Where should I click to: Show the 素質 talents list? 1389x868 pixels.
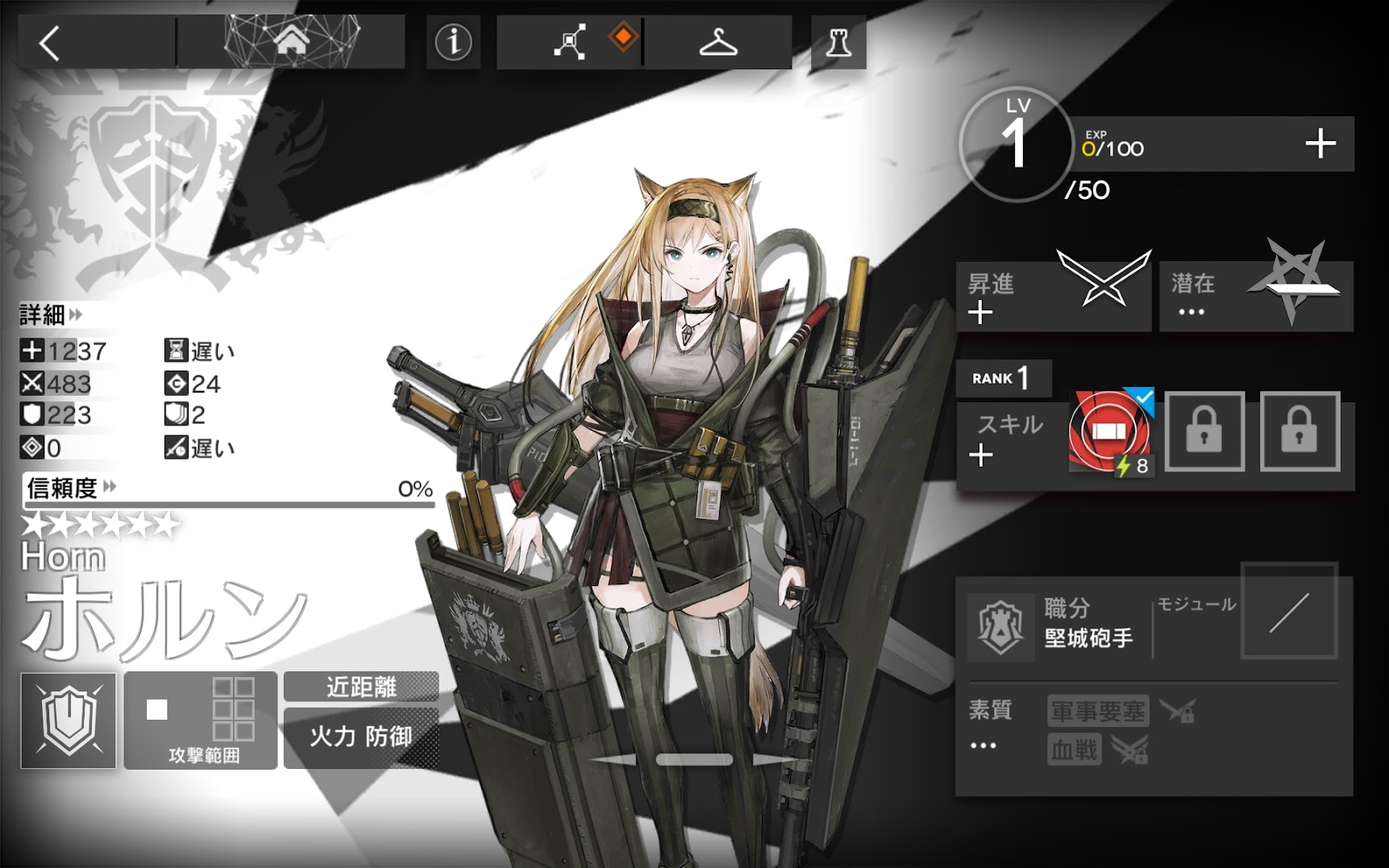(x=989, y=725)
